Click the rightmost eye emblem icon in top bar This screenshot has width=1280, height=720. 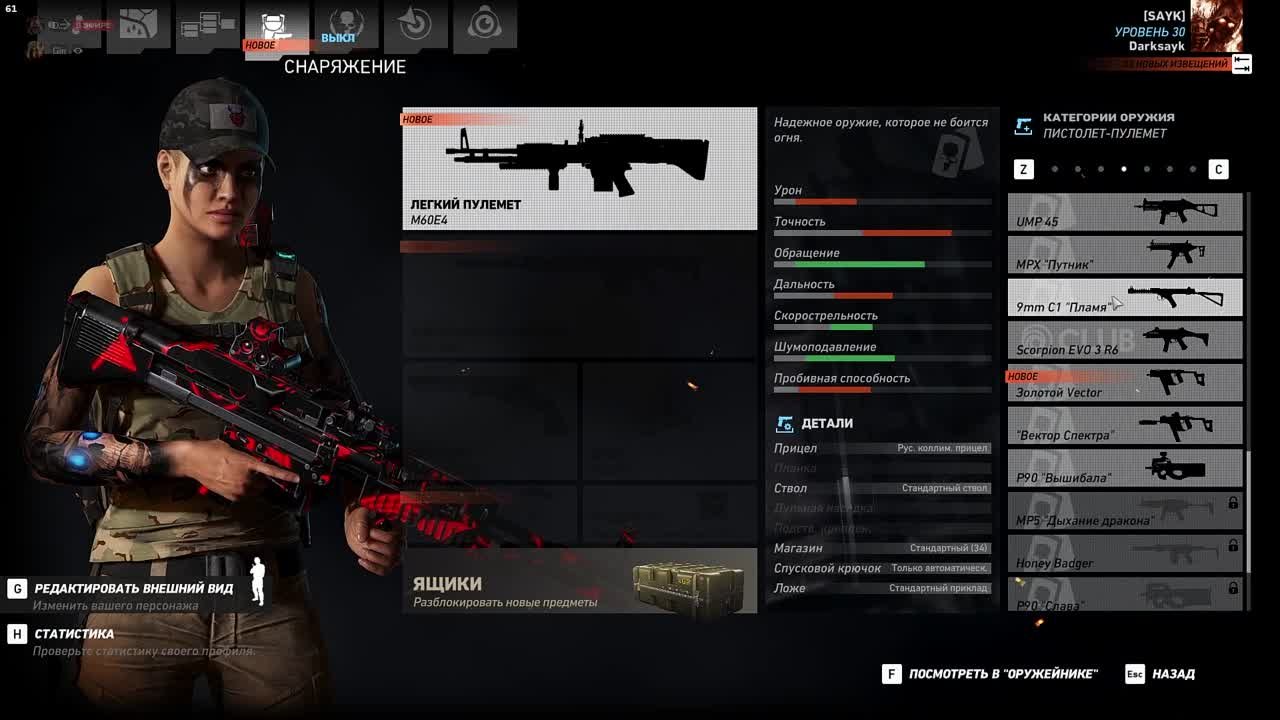pos(485,25)
